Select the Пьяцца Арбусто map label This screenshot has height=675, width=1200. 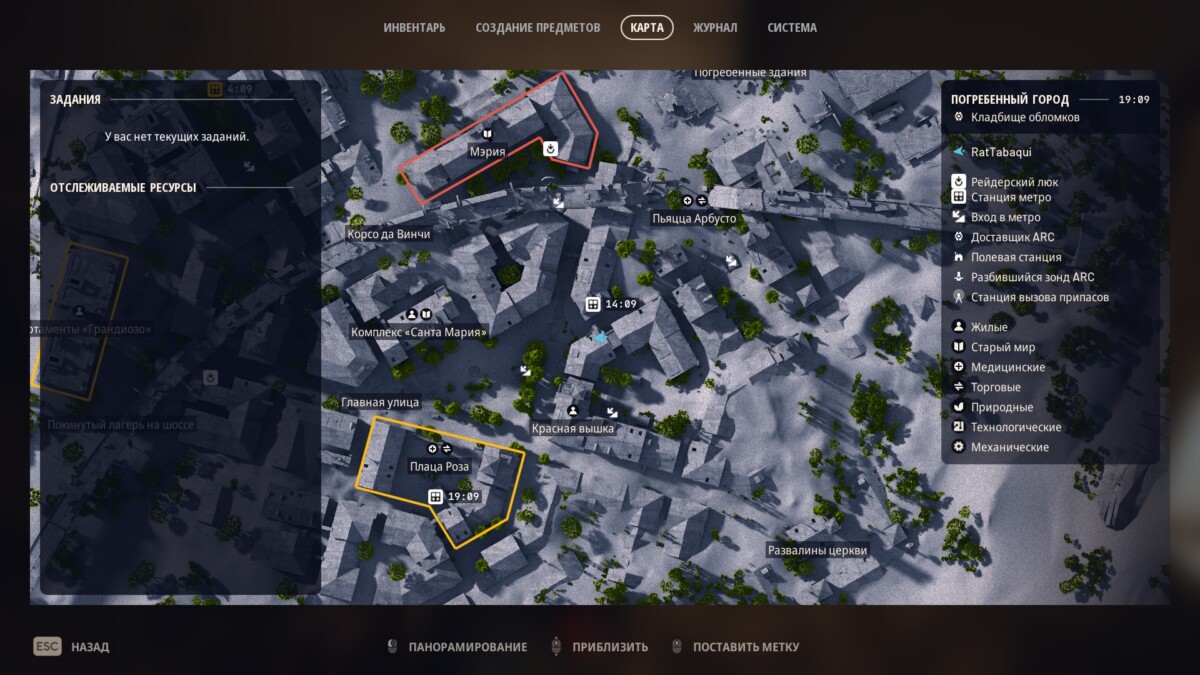[694, 218]
